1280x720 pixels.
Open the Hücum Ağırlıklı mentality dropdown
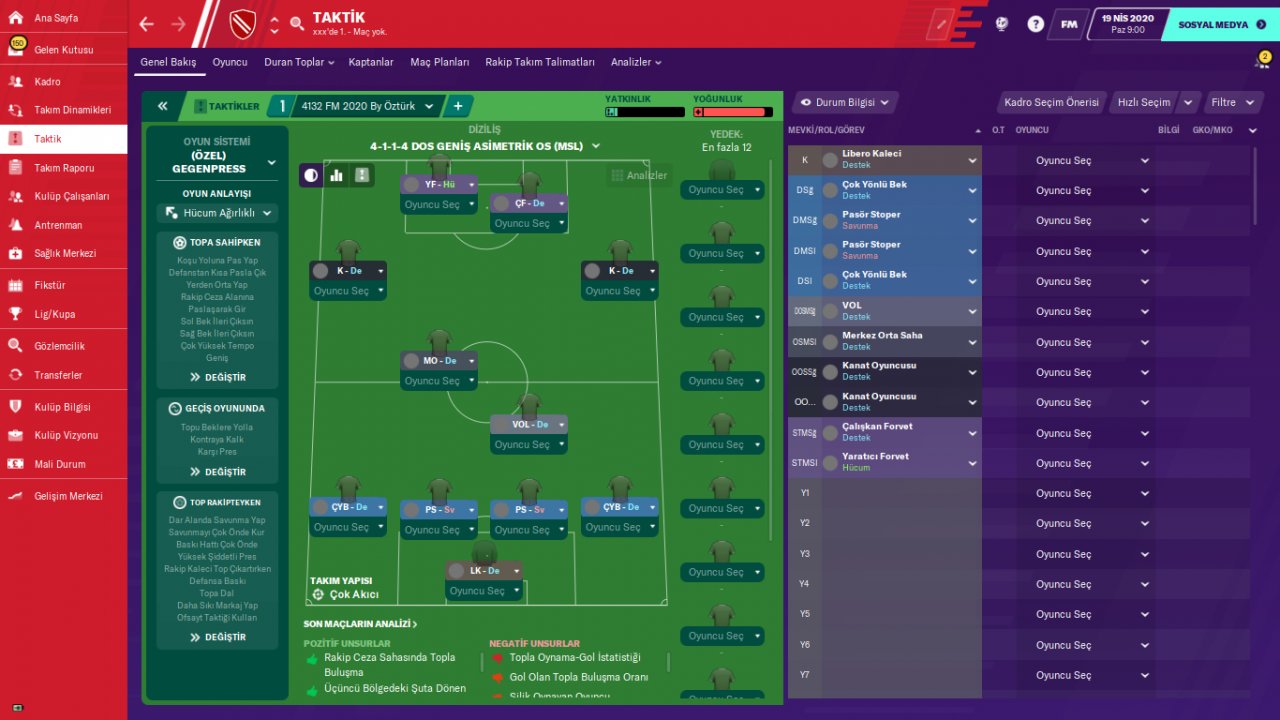point(216,213)
